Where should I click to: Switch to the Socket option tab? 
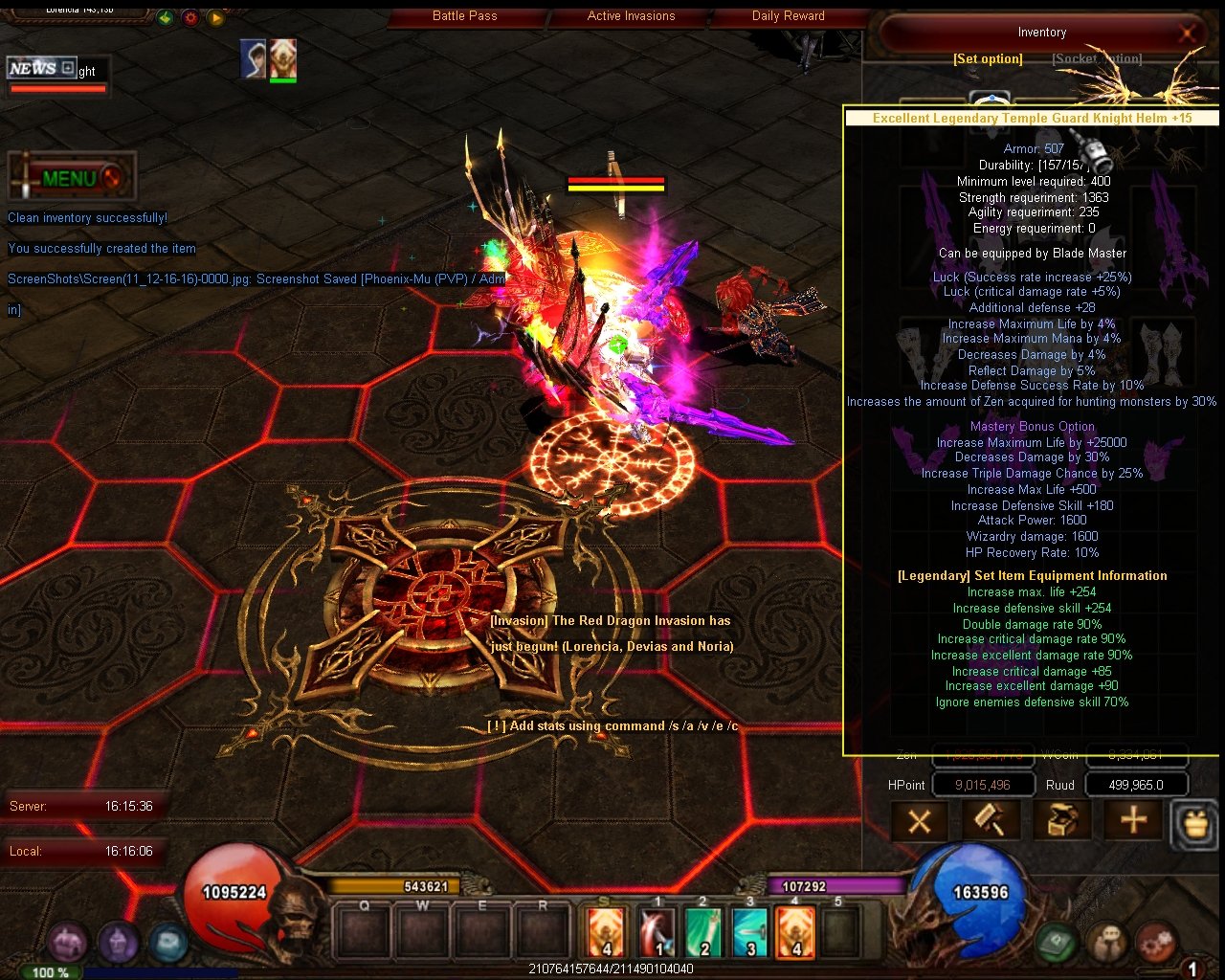click(x=1097, y=59)
